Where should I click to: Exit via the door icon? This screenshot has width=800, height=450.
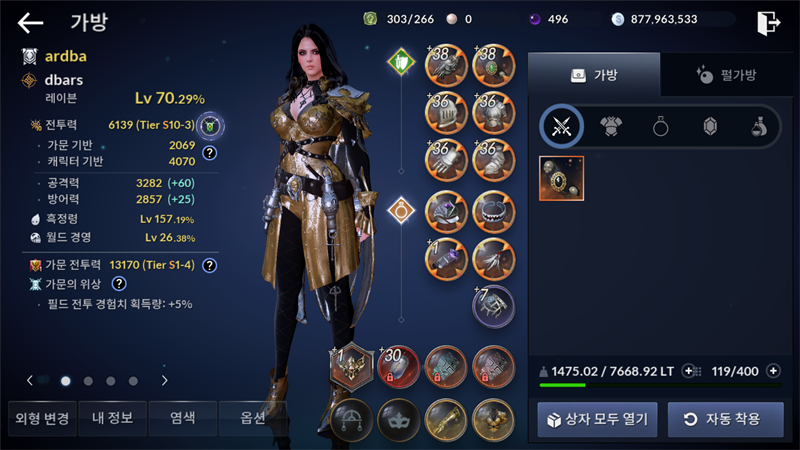pos(768,22)
